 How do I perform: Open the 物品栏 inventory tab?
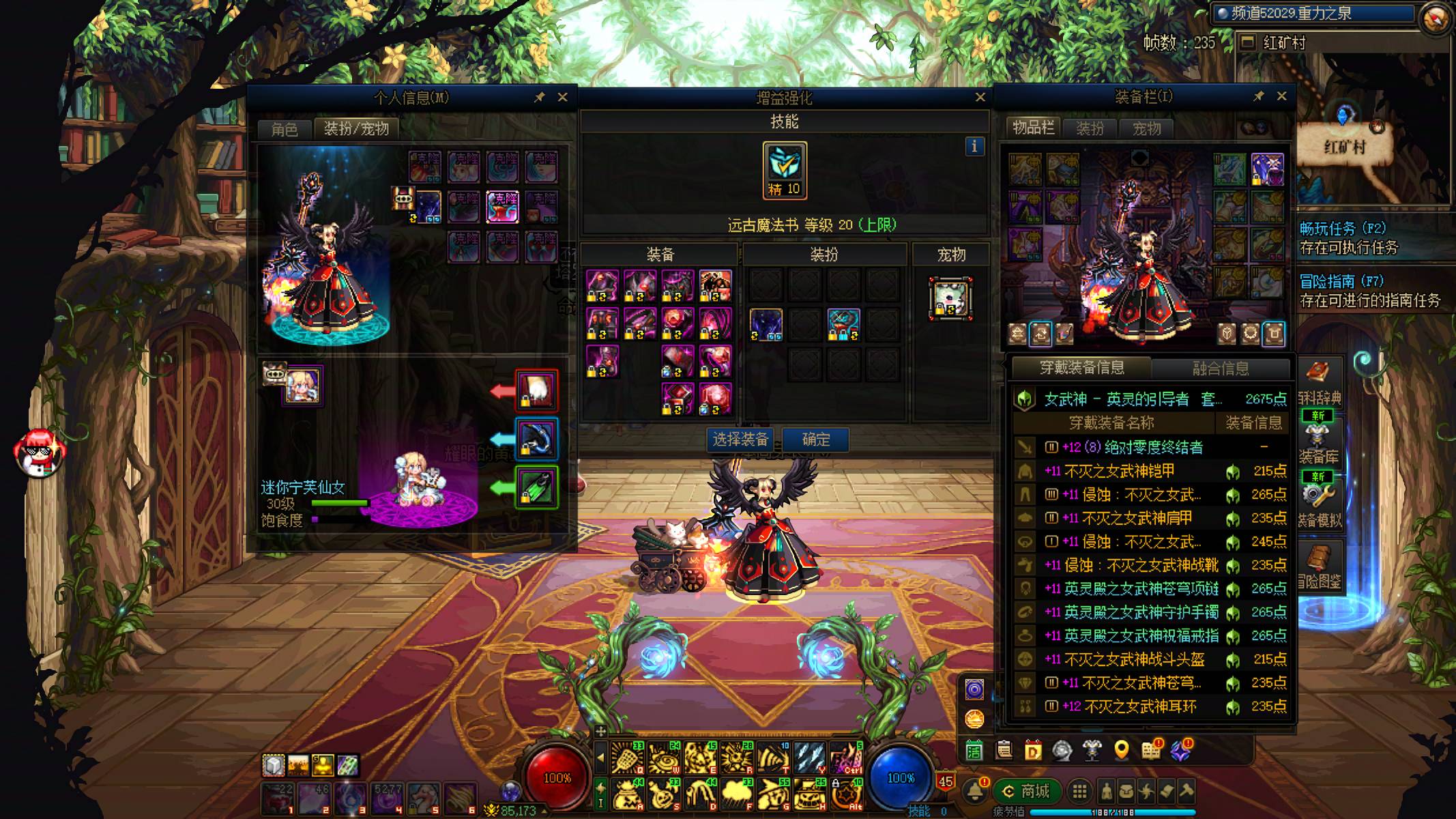[x=1033, y=128]
